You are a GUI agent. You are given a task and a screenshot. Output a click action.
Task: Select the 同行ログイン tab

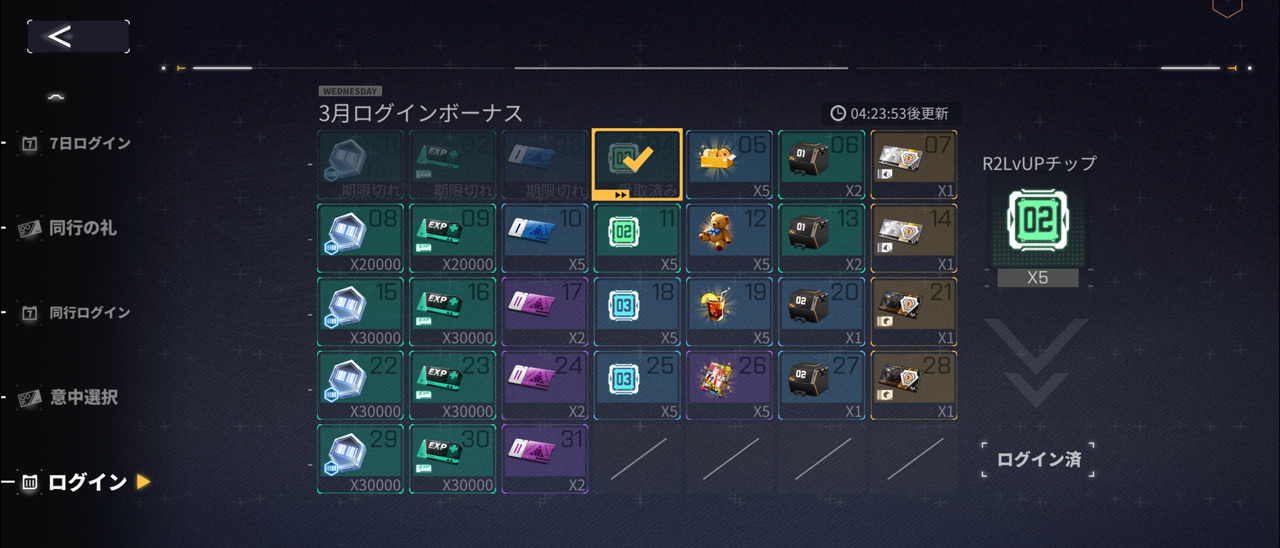[x=89, y=313]
